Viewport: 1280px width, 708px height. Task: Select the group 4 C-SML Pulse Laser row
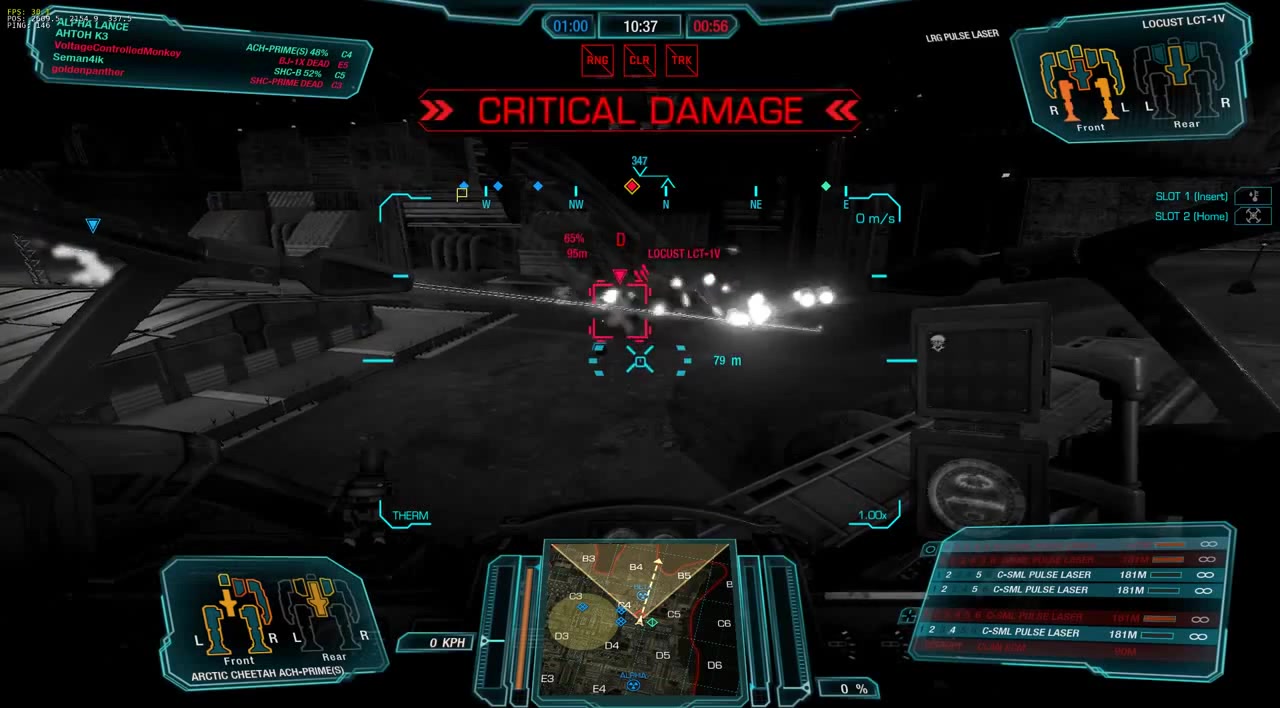(1070, 632)
